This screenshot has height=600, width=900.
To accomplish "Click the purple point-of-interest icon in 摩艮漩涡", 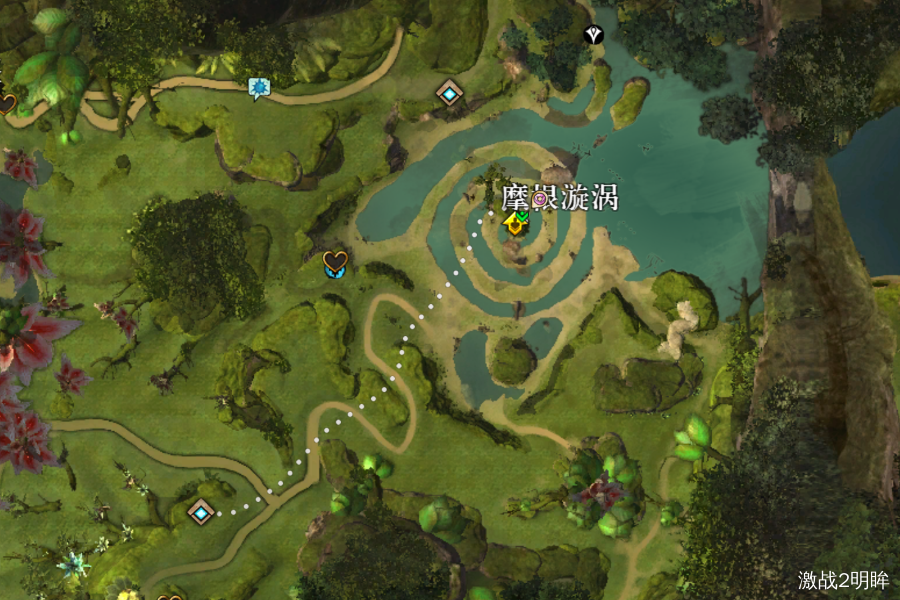I will point(540,199).
